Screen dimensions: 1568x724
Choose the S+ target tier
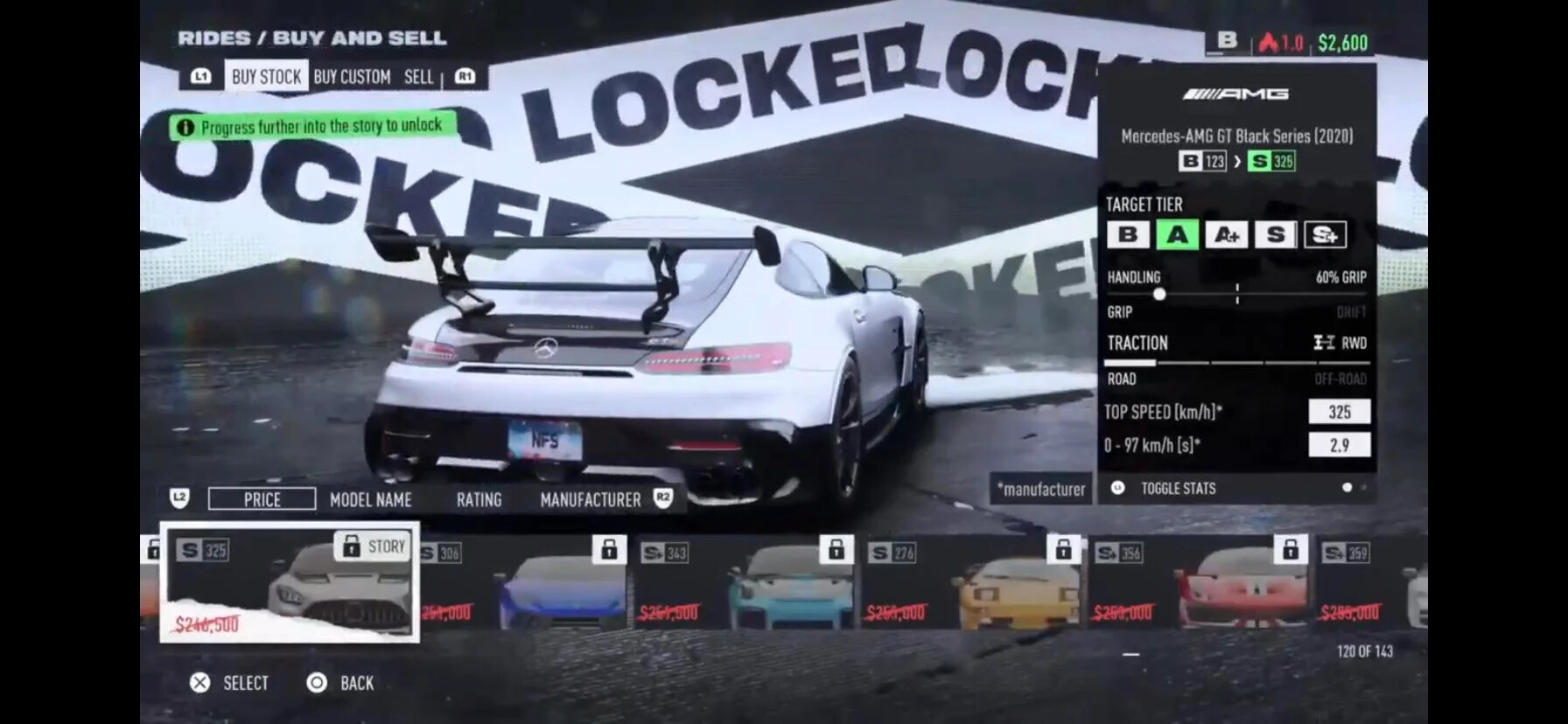1325,234
